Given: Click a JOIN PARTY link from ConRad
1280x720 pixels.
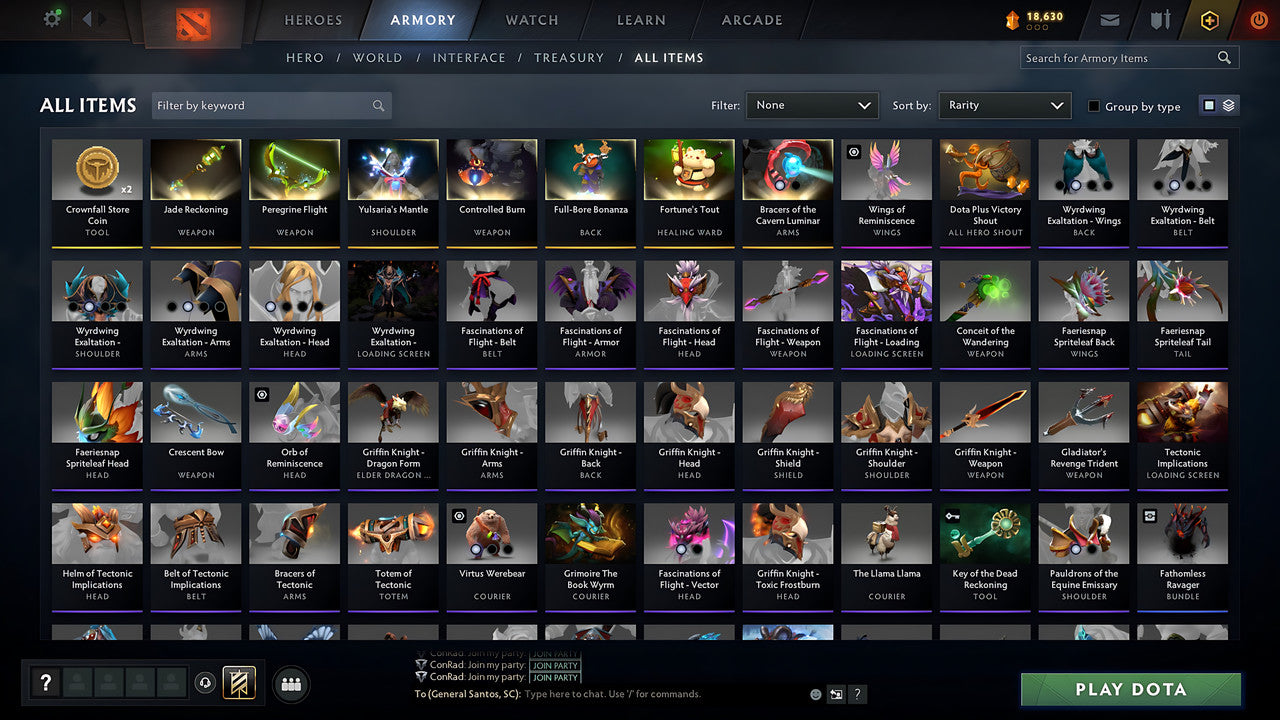Looking at the screenshot, I should 555,665.
